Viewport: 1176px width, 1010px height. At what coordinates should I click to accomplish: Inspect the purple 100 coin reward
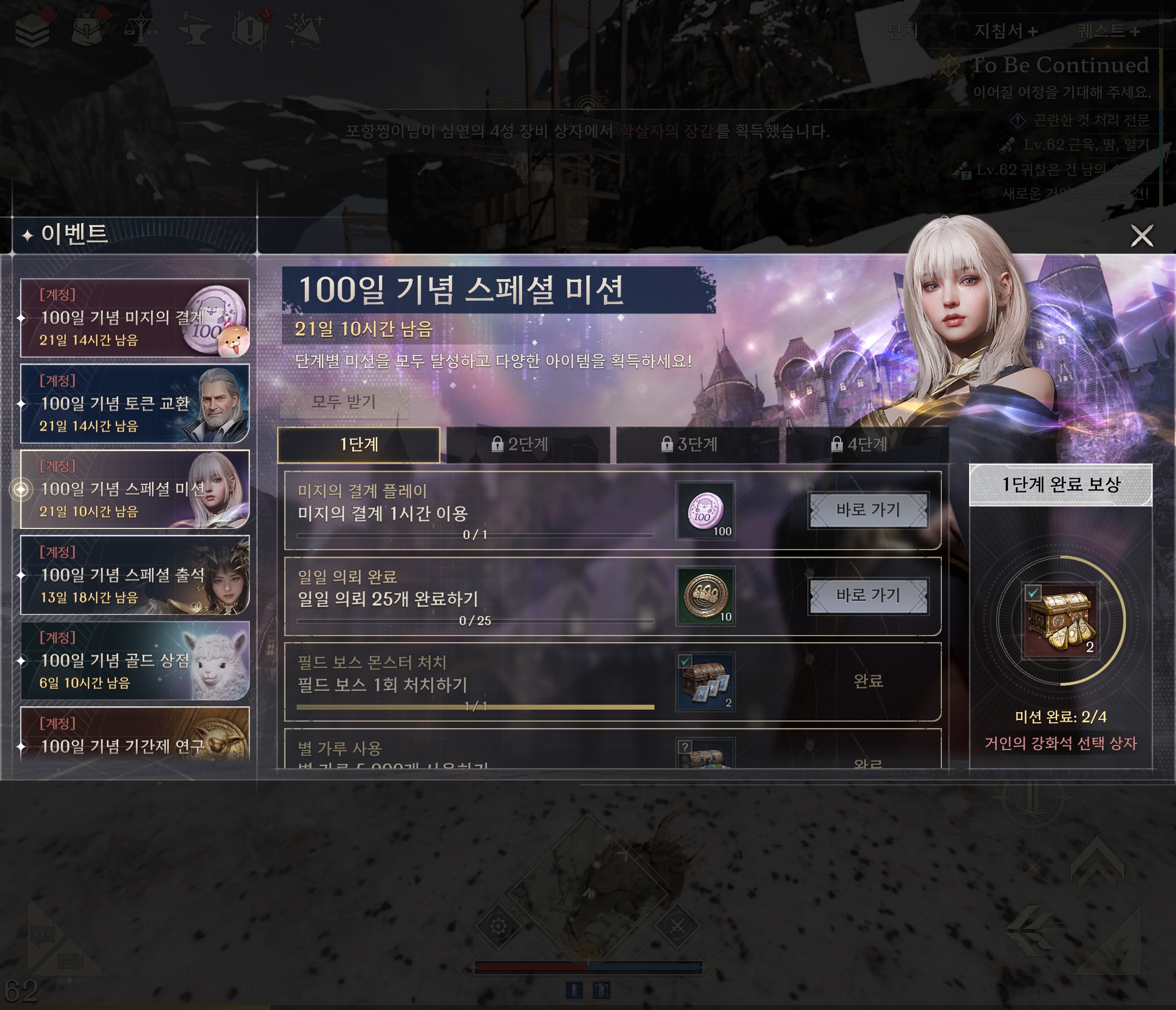[x=706, y=510]
